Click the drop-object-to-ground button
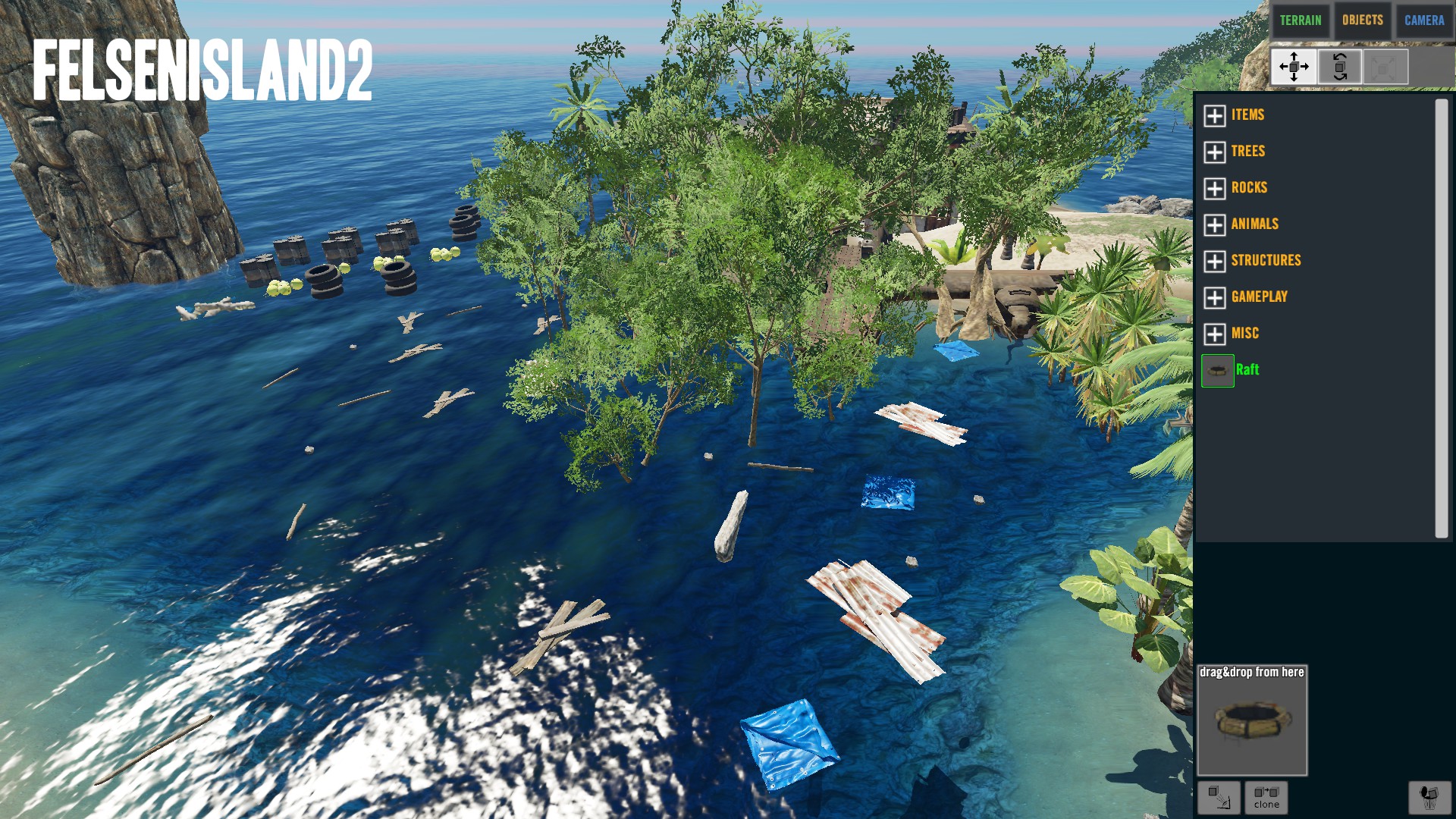The width and height of the screenshot is (1456, 819). click(x=1219, y=797)
